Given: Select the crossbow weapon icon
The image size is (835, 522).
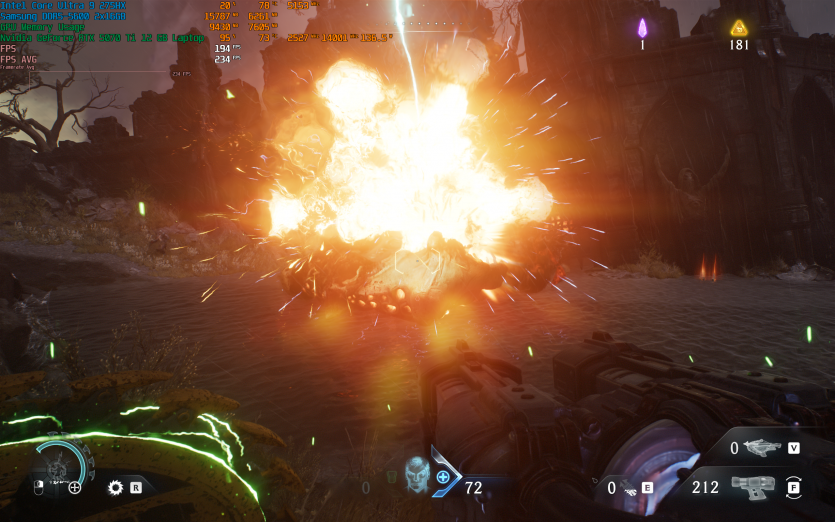Looking at the screenshot, I should click(x=763, y=448).
